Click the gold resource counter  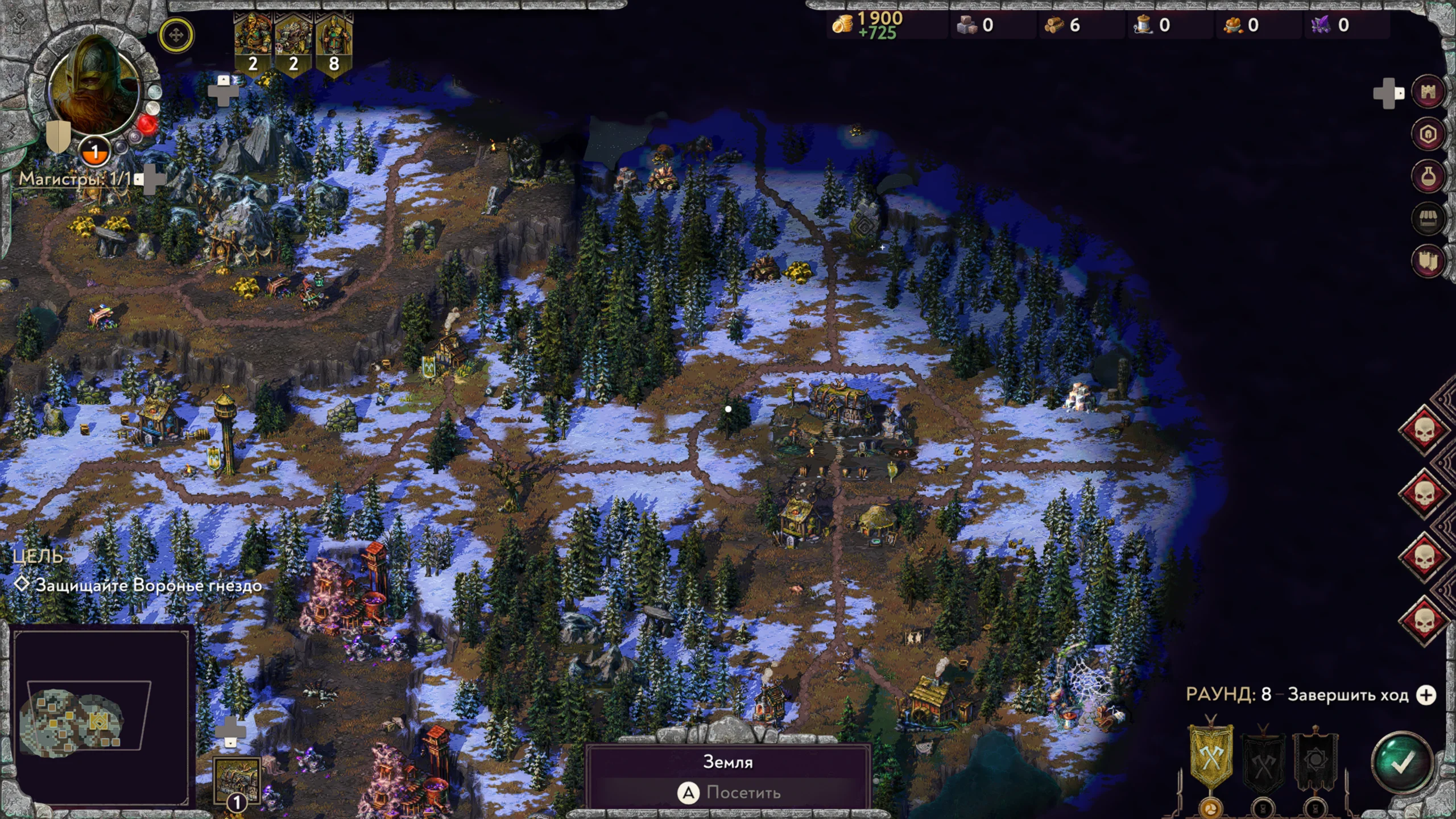pyautogui.click(x=867, y=25)
